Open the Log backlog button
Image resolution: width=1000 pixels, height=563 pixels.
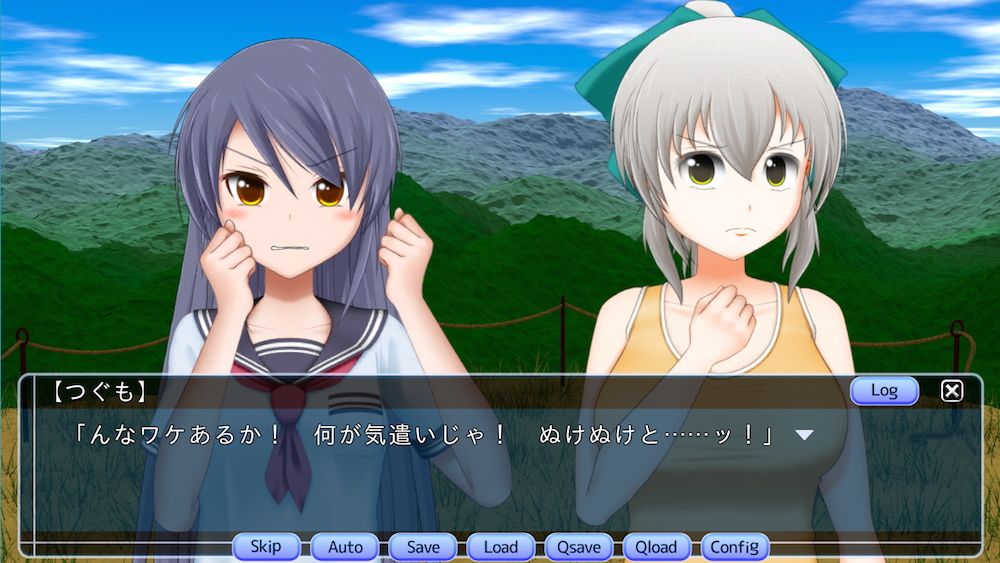884,391
